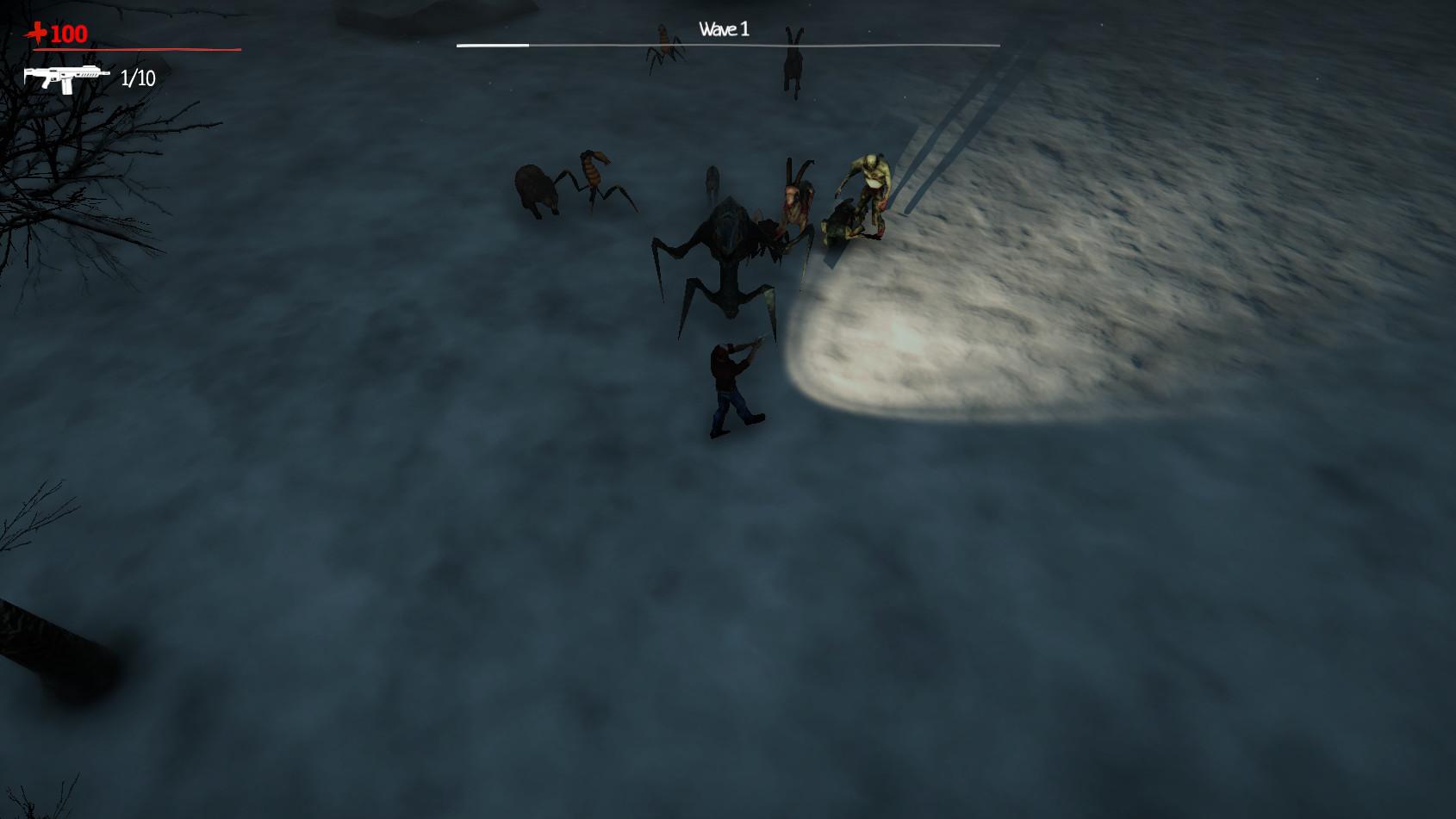The image size is (1456, 819).
Task: Click the wave progress bar fill segment
Action: coord(489,42)
